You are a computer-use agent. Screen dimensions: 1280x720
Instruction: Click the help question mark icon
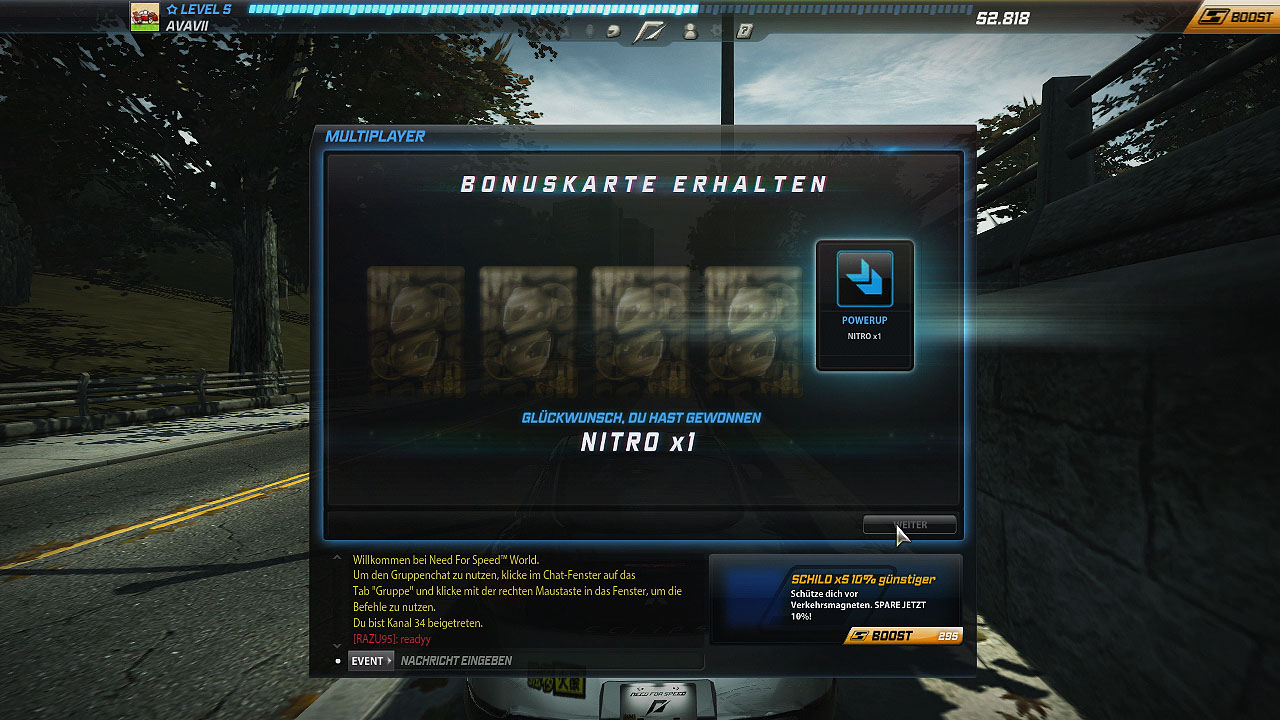[x=744, y=31]
